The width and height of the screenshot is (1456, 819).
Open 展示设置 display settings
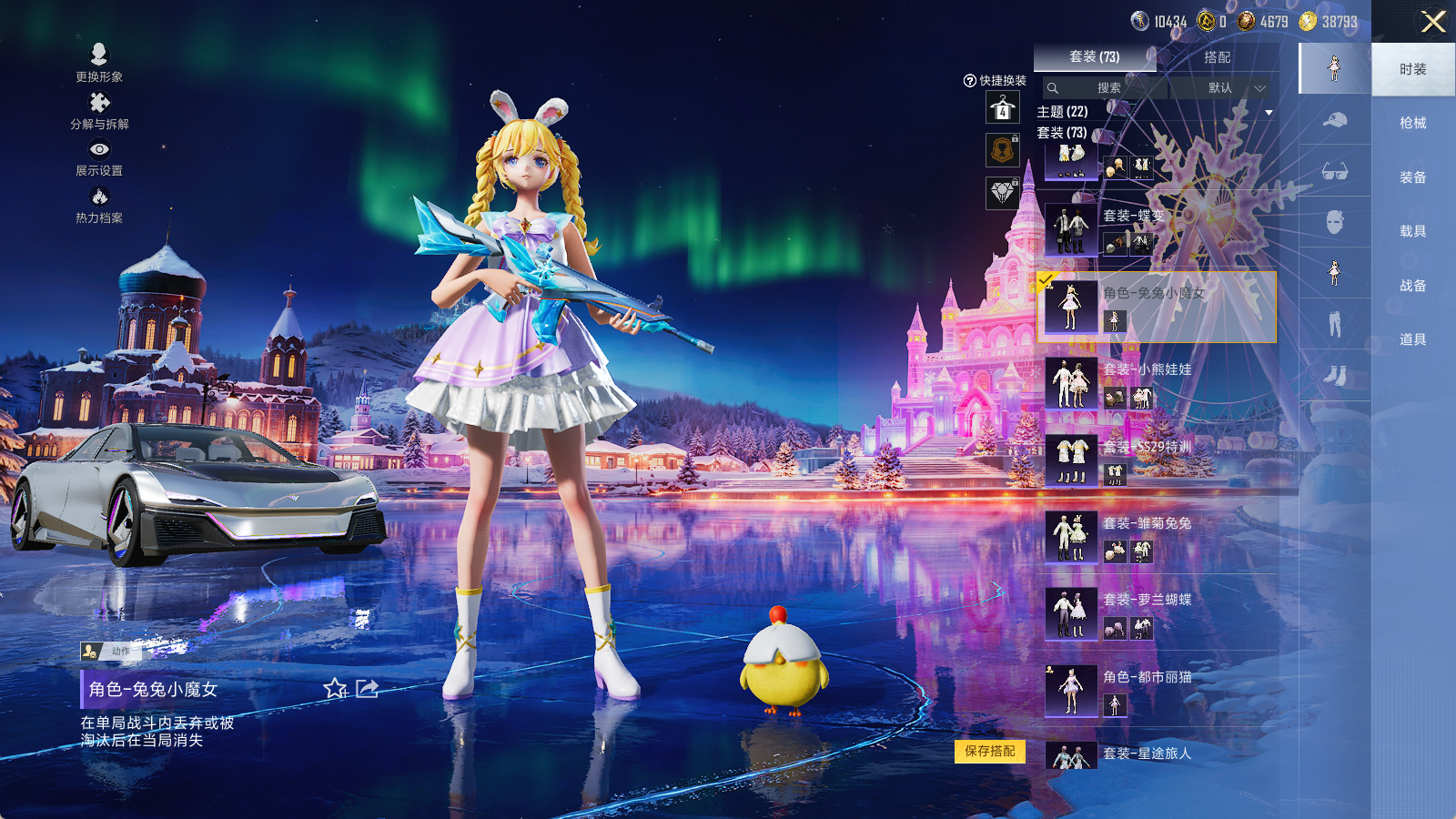99,157
